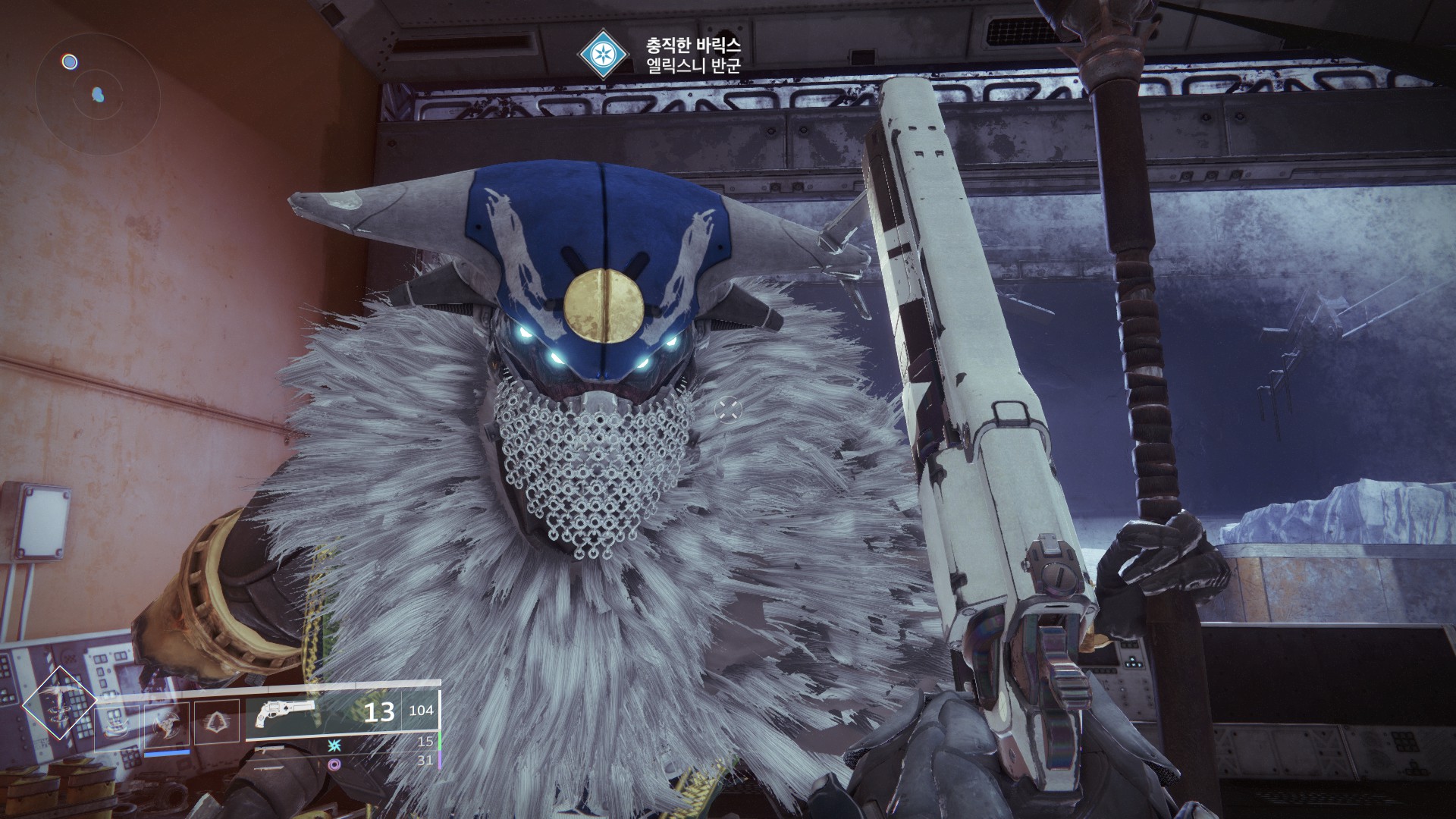
Task: Activate the shuriken melee ability icon
Action: [168, 723]
